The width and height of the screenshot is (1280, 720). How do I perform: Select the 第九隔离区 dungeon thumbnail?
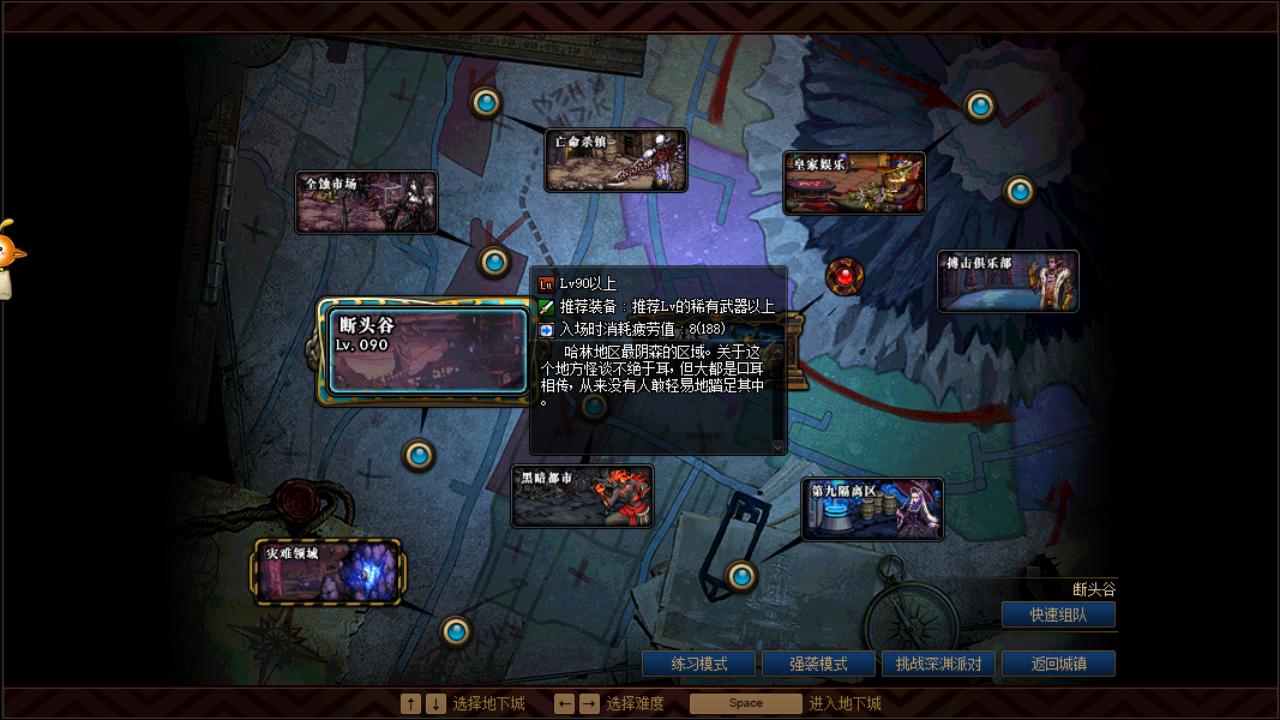click(871, 507)
